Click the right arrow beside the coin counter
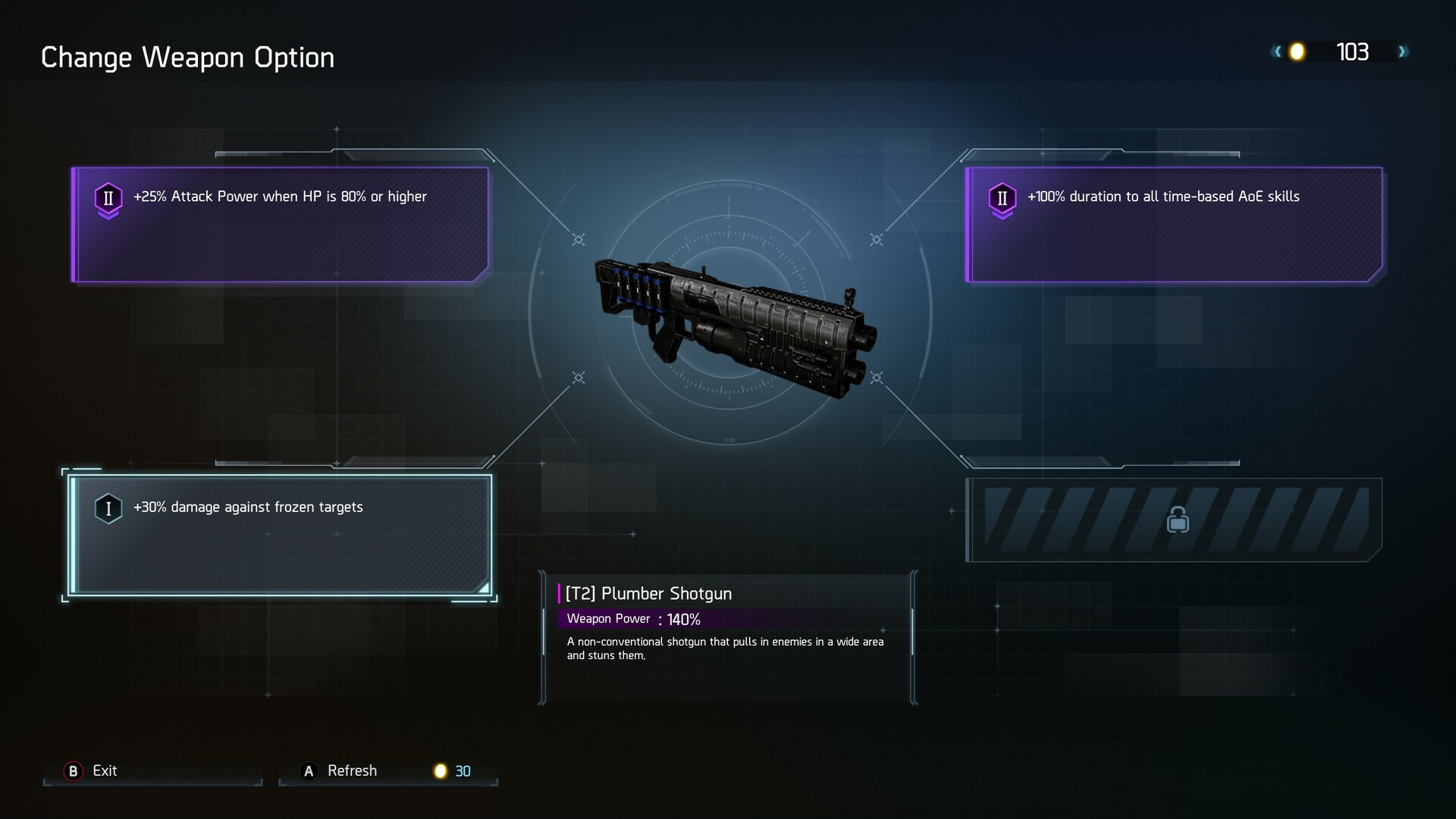The height and width of the screenshot is (819, 1456). click(x=1403, y=52)
